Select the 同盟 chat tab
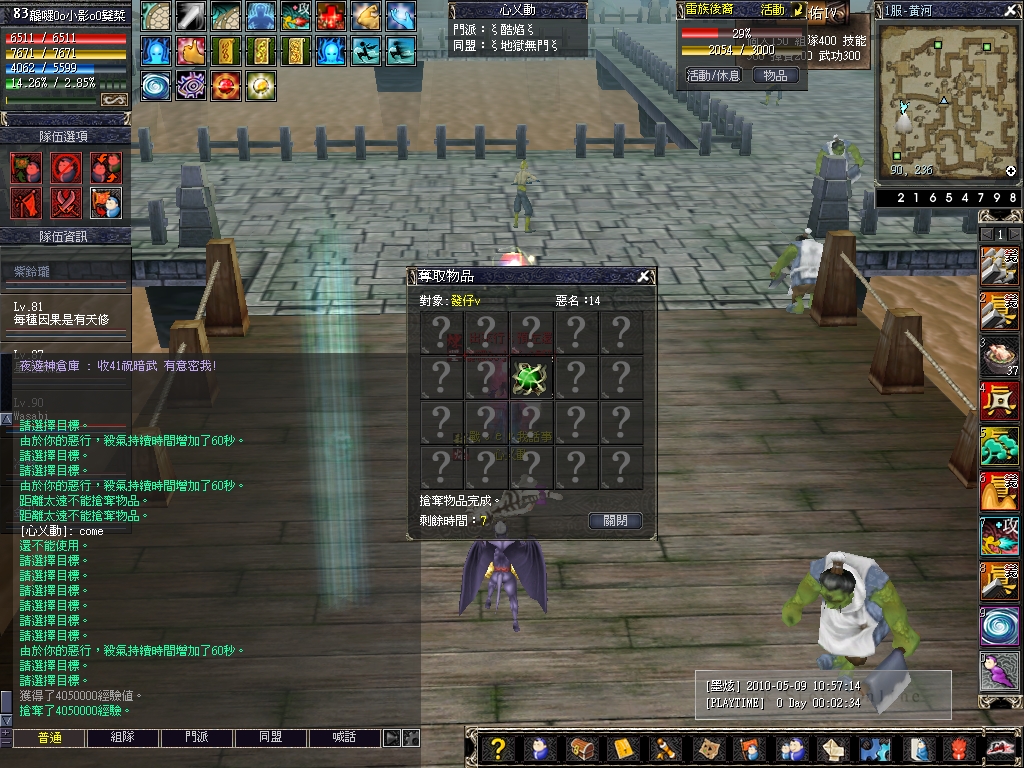Image resolution: width=1024 pixels, height=768 pixels. pyautogui.click(x=271, y=738)
